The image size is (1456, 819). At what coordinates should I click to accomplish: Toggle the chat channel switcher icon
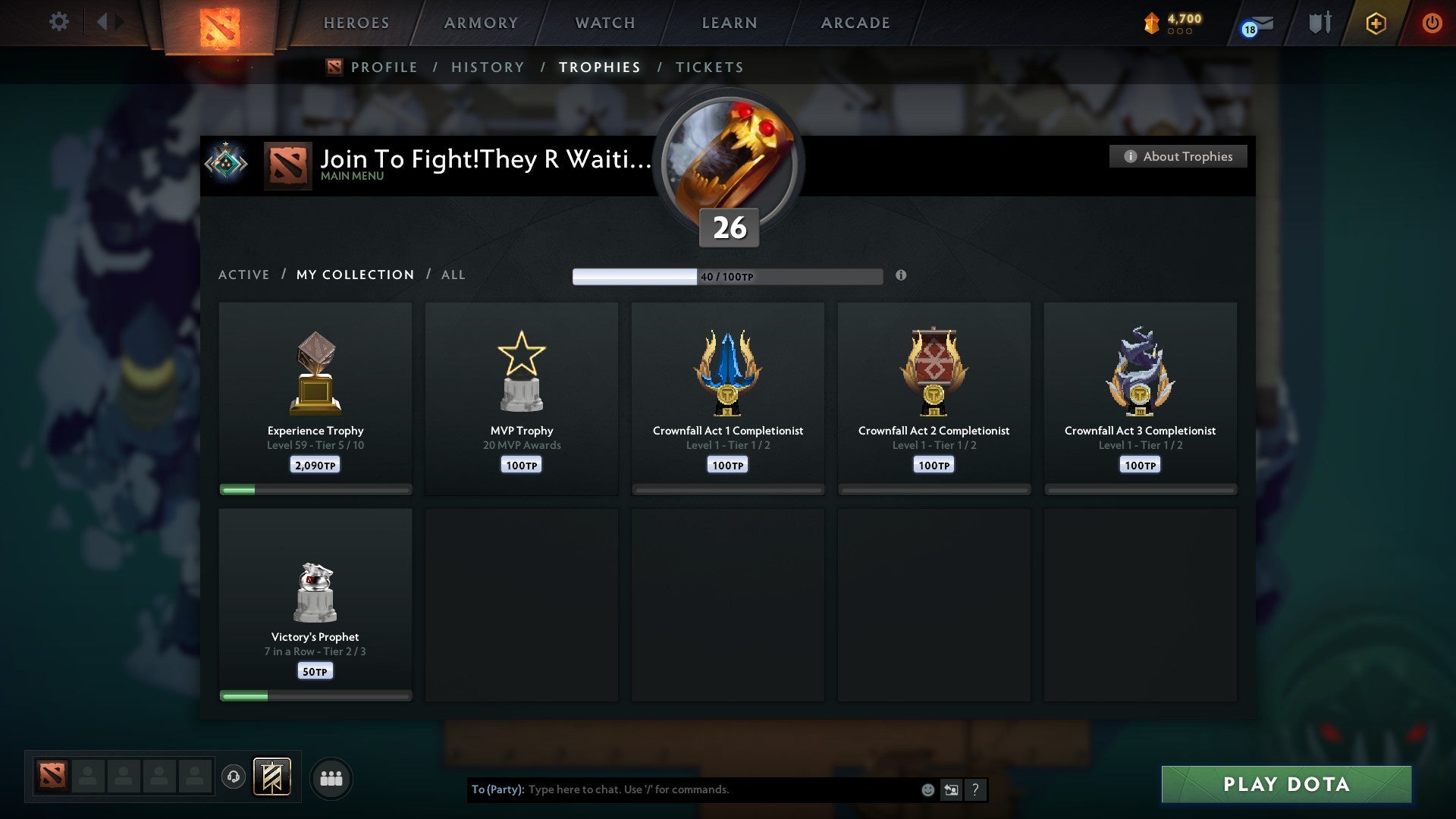click(x=951, y=789)
